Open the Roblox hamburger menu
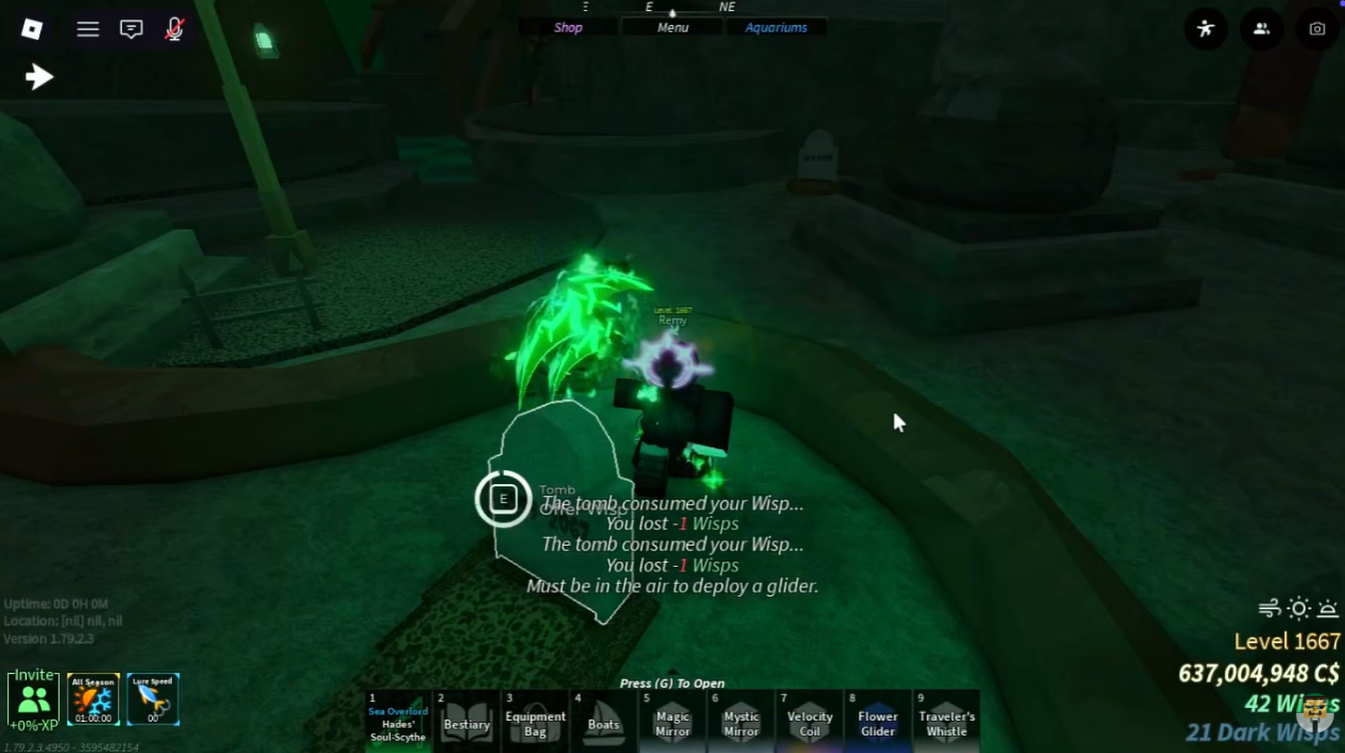The height and width of the screenshot is (753, 1345). pos(88,29)
